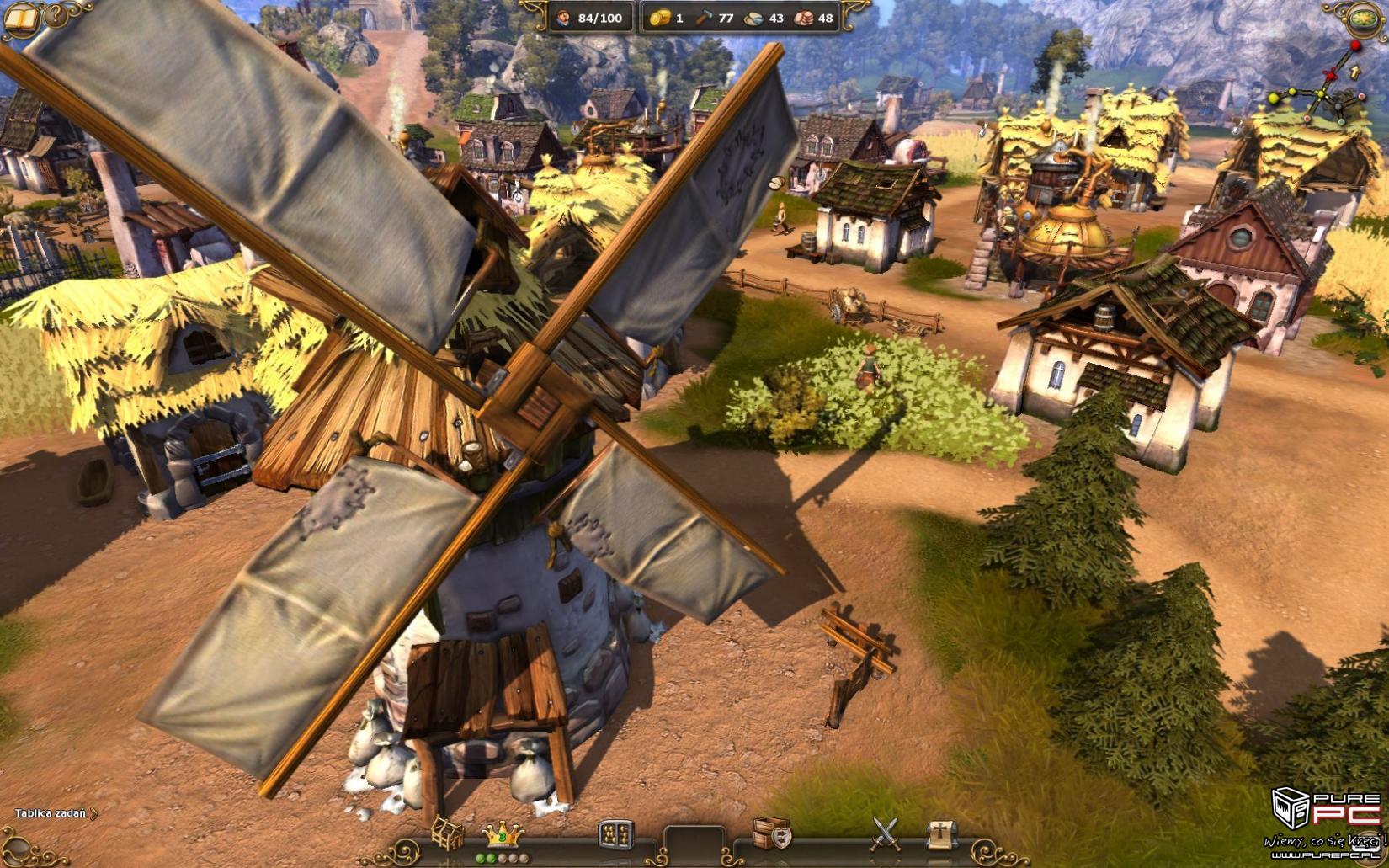The width and height of the screenshot is (1389, 868).
Task: Select the red node on the sector minimap
Action: point(1355,45)
